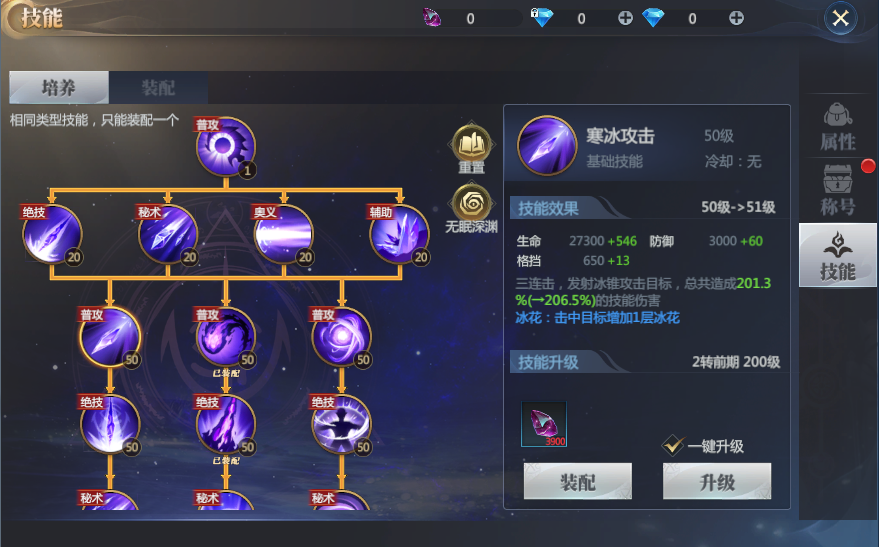Equip skill with the 装配 button
The height and width of the screenshot is (547, 879).
click(x=577, y=482)
